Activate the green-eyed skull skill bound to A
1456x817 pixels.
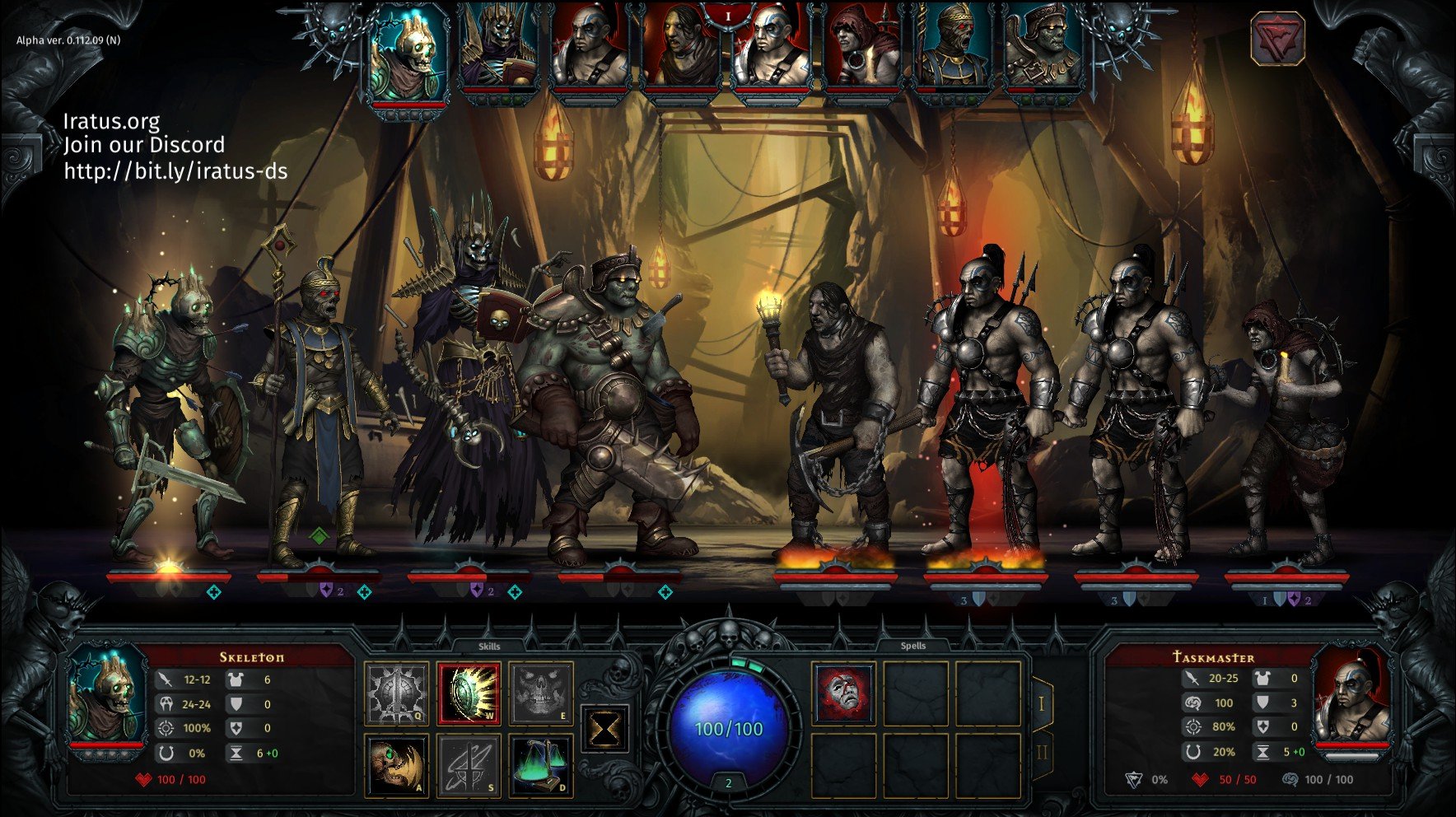point(396,766)
